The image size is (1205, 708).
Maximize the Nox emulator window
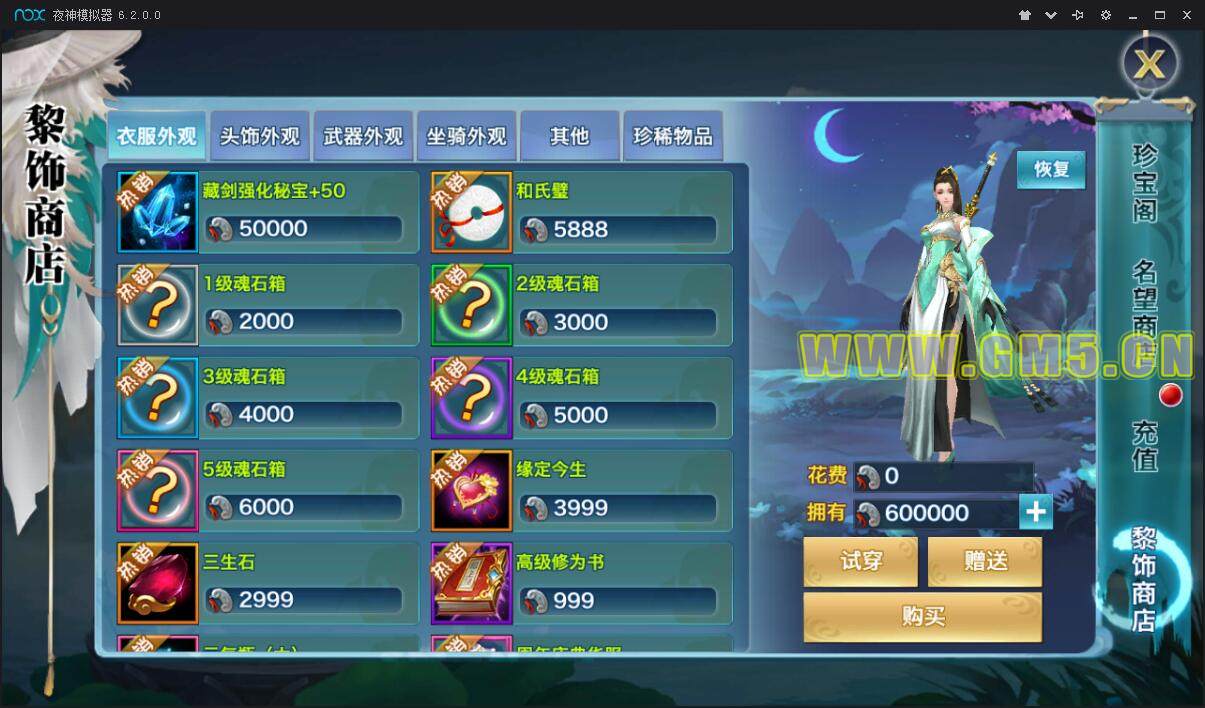coord(1160,15)
